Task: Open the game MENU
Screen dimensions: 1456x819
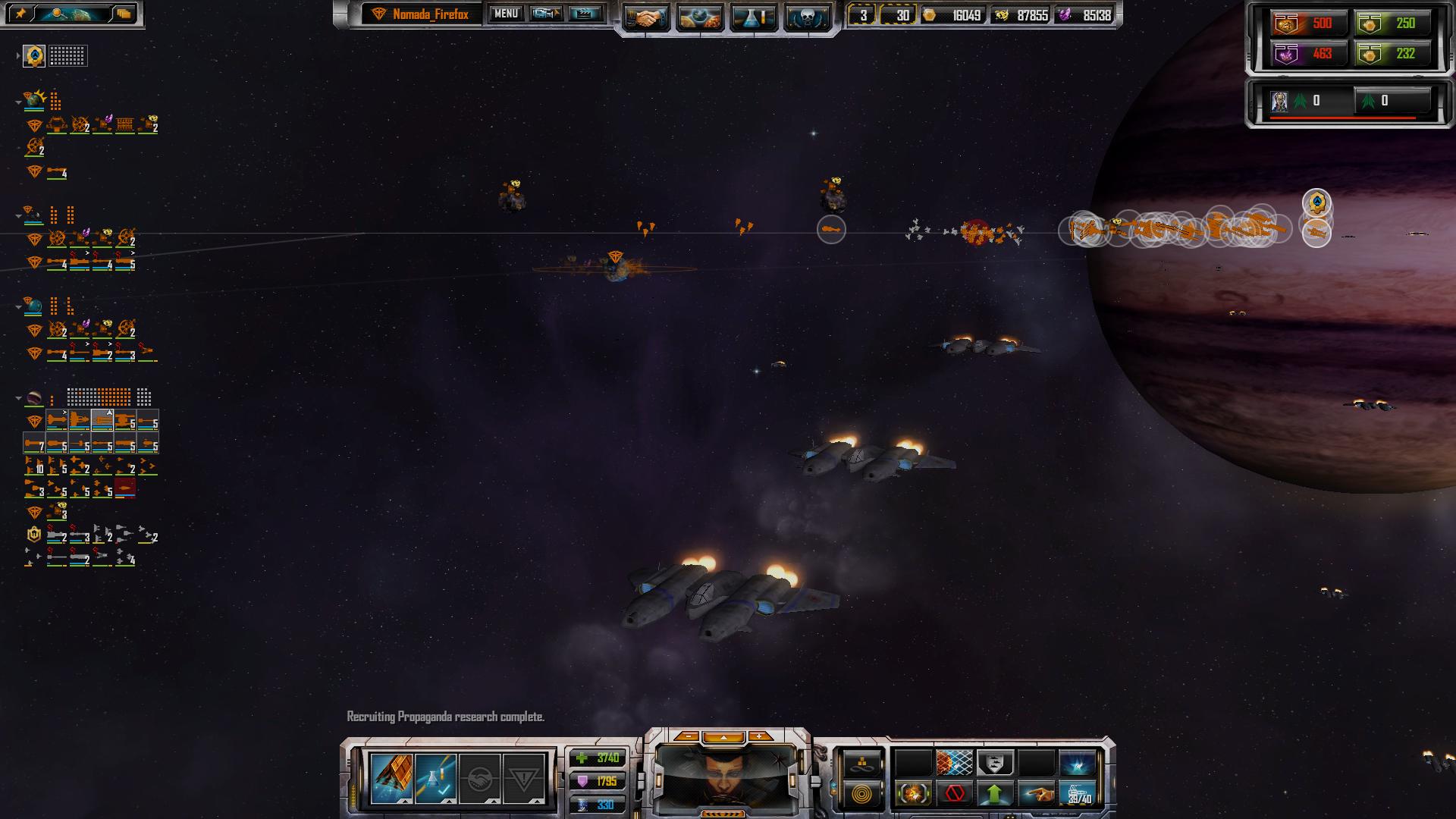Action: click(506, 14)
